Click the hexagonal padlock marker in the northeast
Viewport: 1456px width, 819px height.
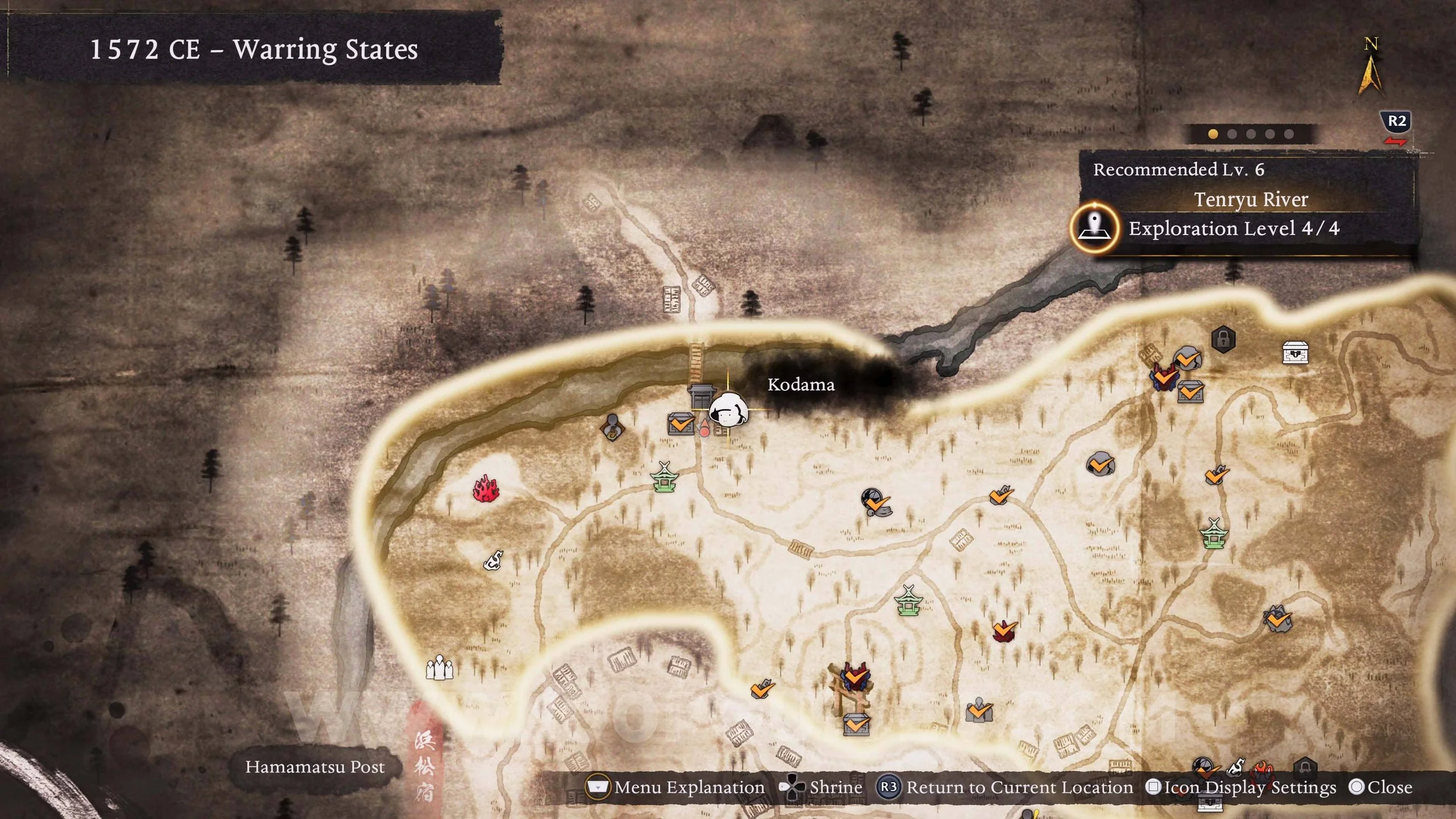point(1224,338)
